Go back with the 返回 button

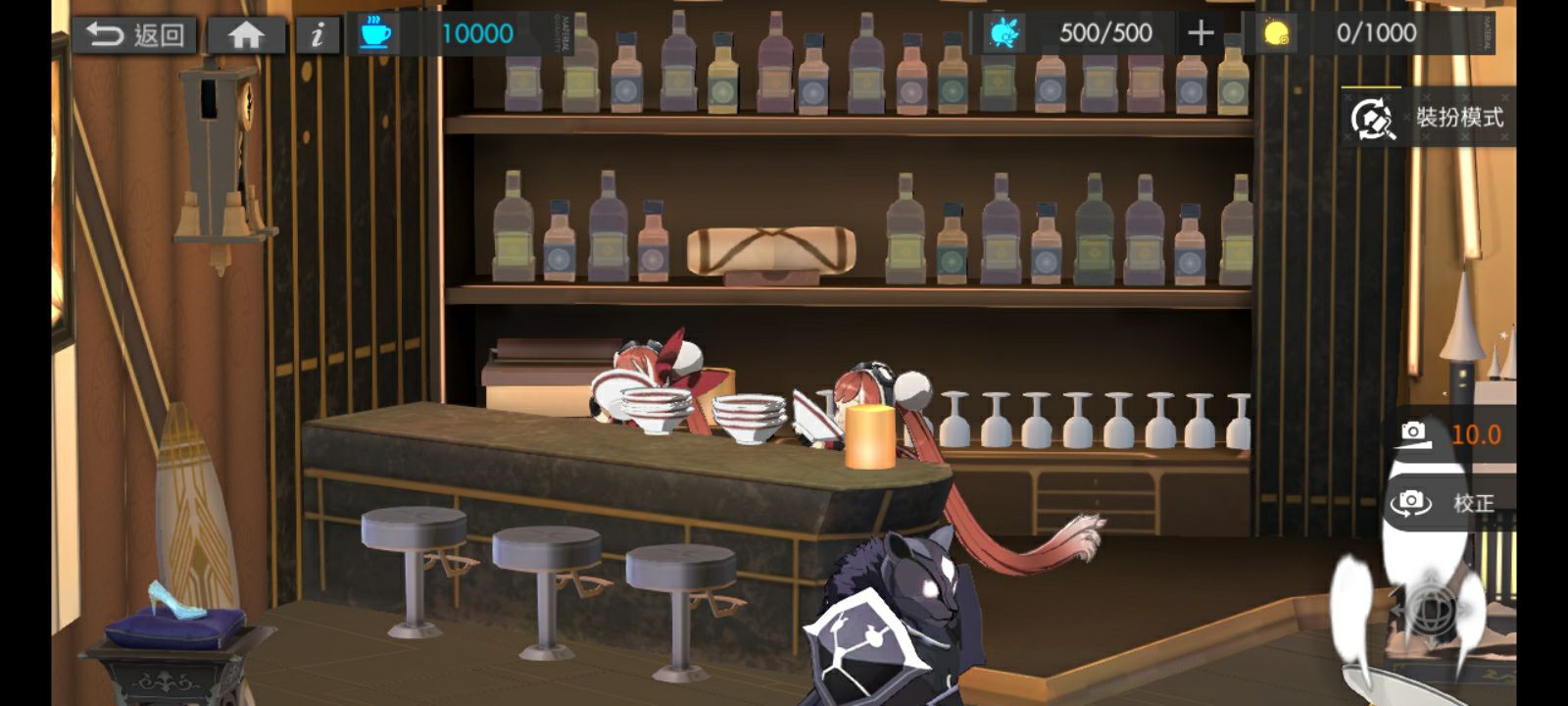tap(134, 35)
